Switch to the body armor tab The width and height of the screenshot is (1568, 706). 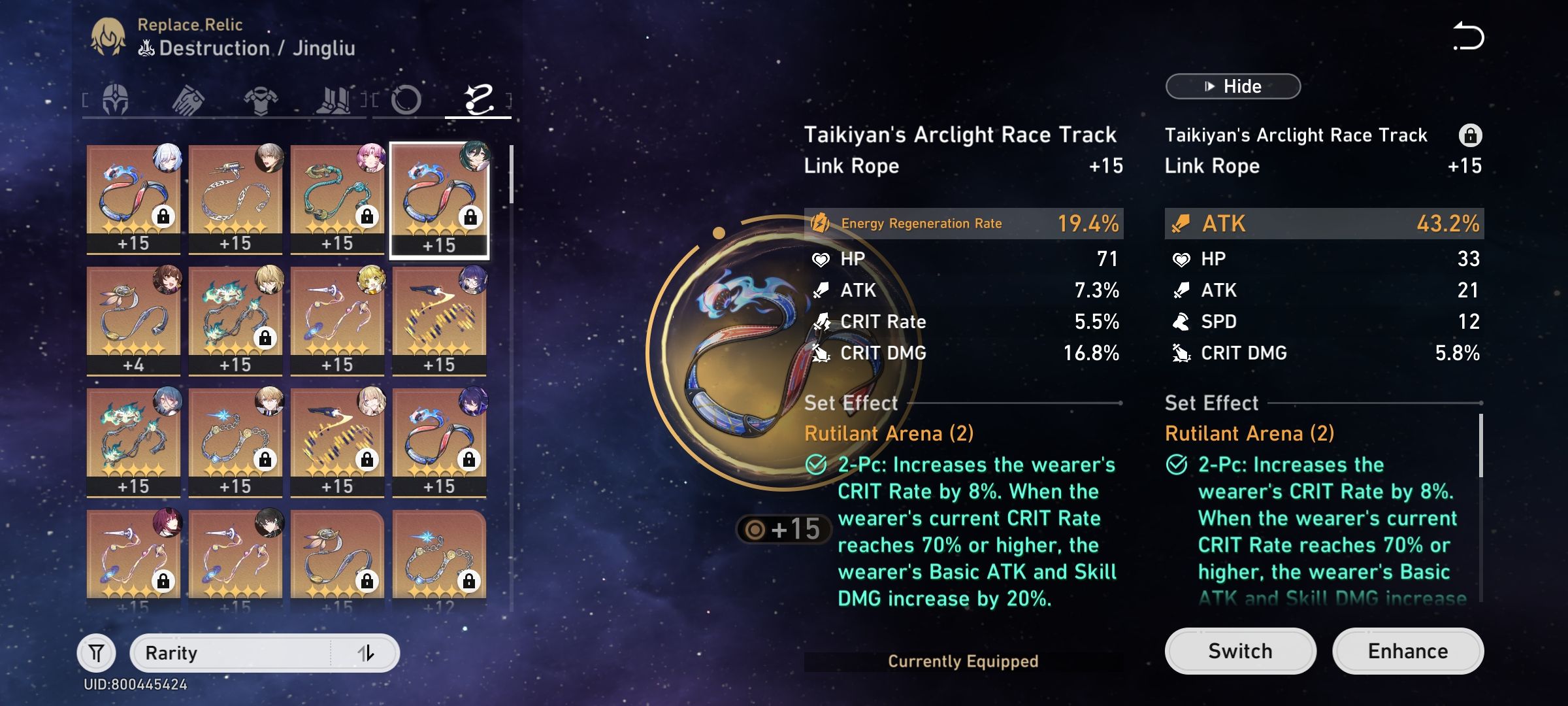click(260, 99)
